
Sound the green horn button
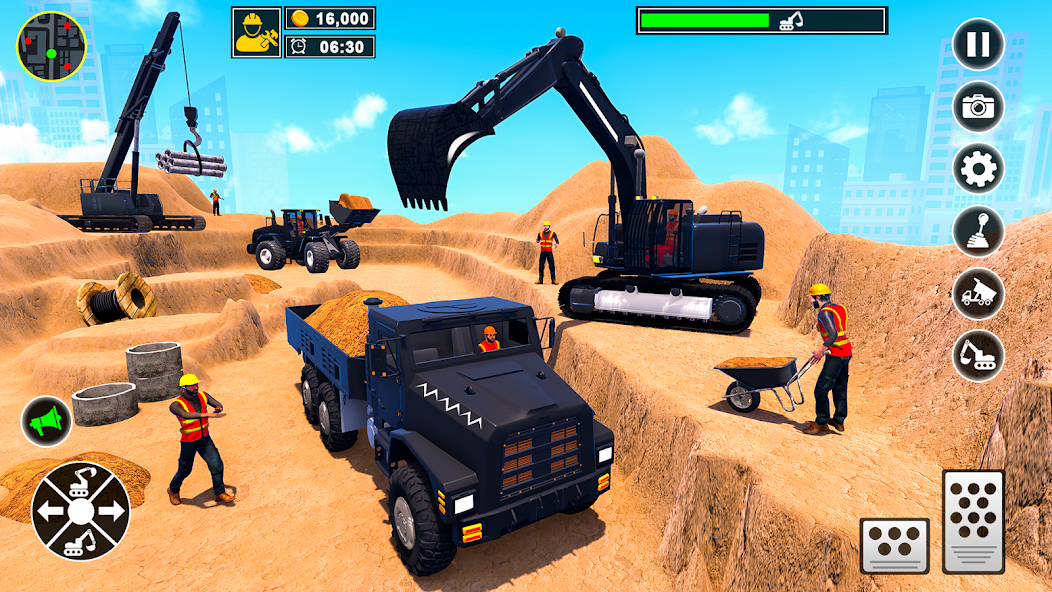(46, 422)
